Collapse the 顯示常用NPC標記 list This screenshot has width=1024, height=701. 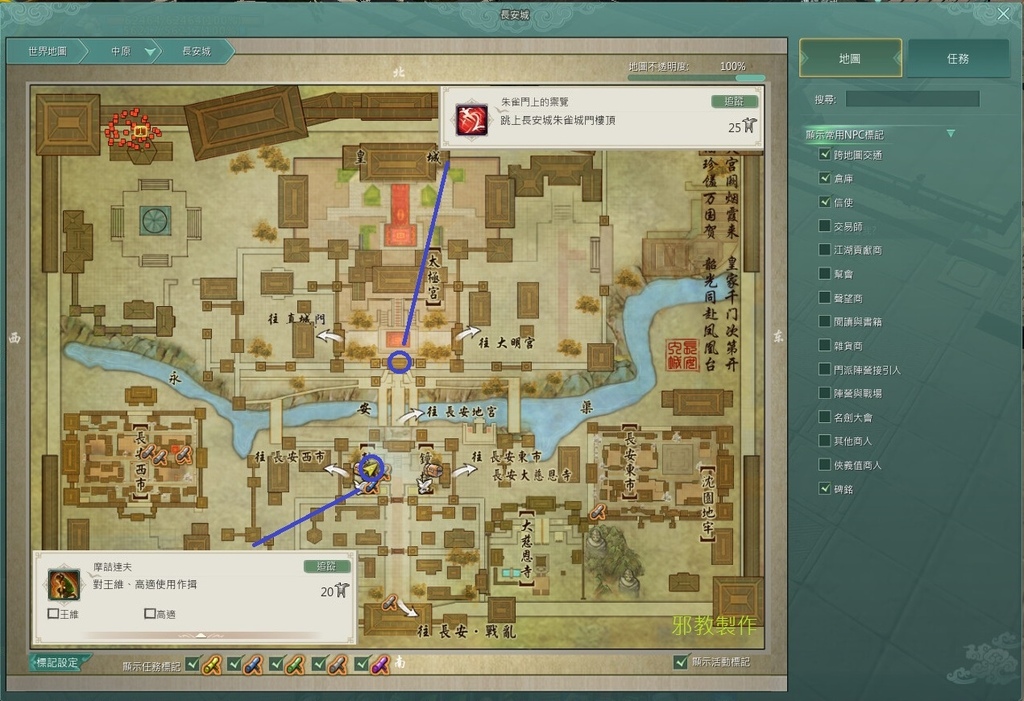pyautogui.click(x=950, y=134)
